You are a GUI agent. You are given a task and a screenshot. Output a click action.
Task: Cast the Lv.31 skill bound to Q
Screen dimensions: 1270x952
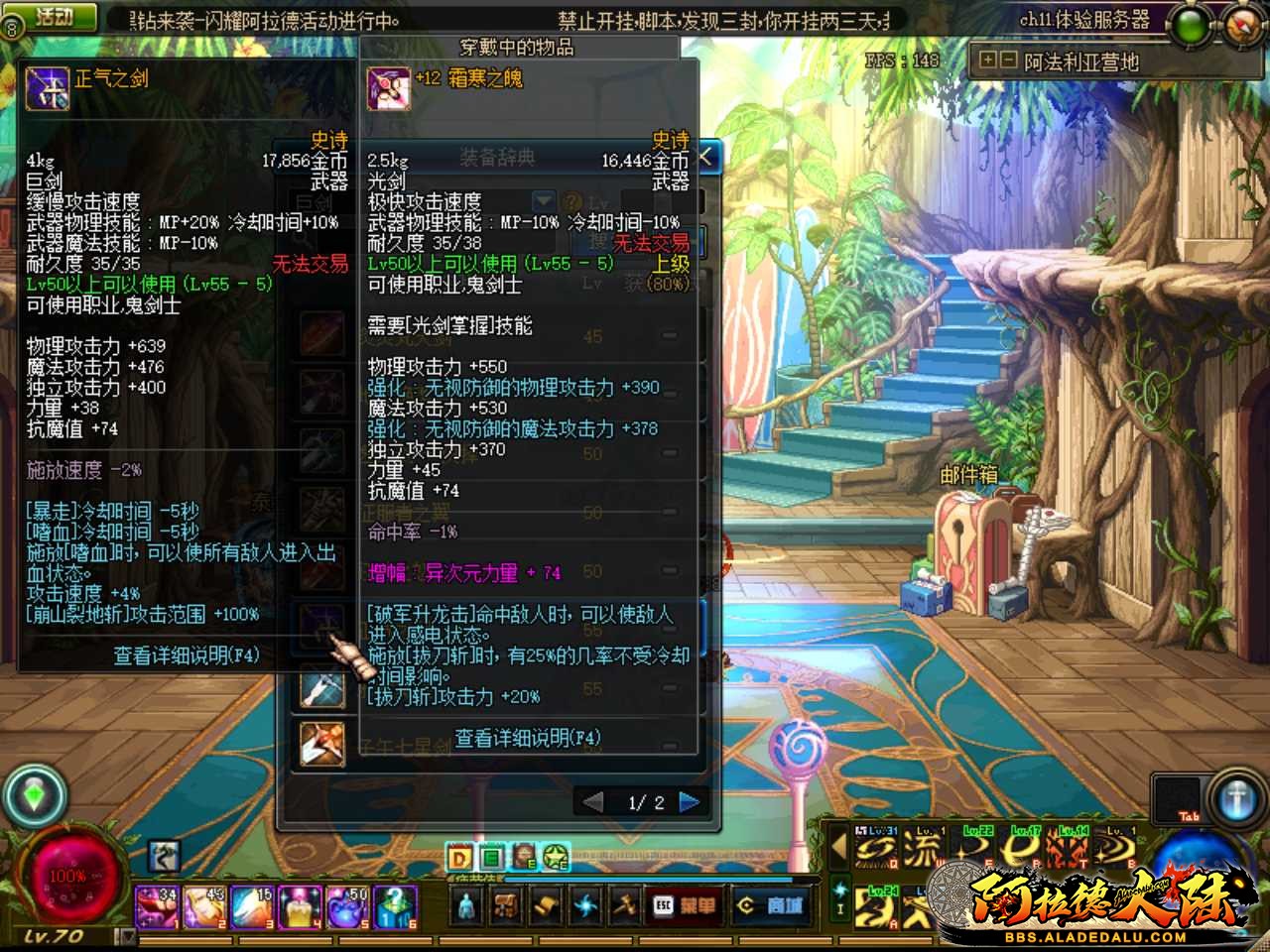(x=876, y=849)
